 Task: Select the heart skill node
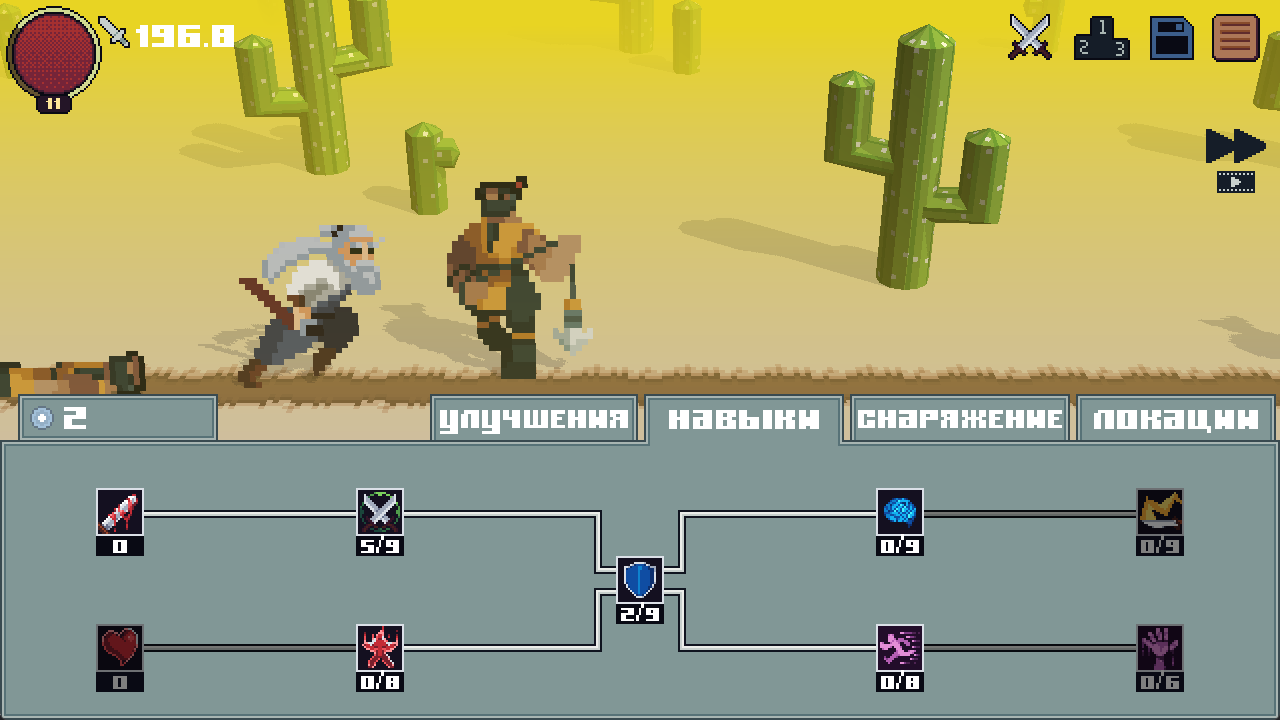coord(119,648)
